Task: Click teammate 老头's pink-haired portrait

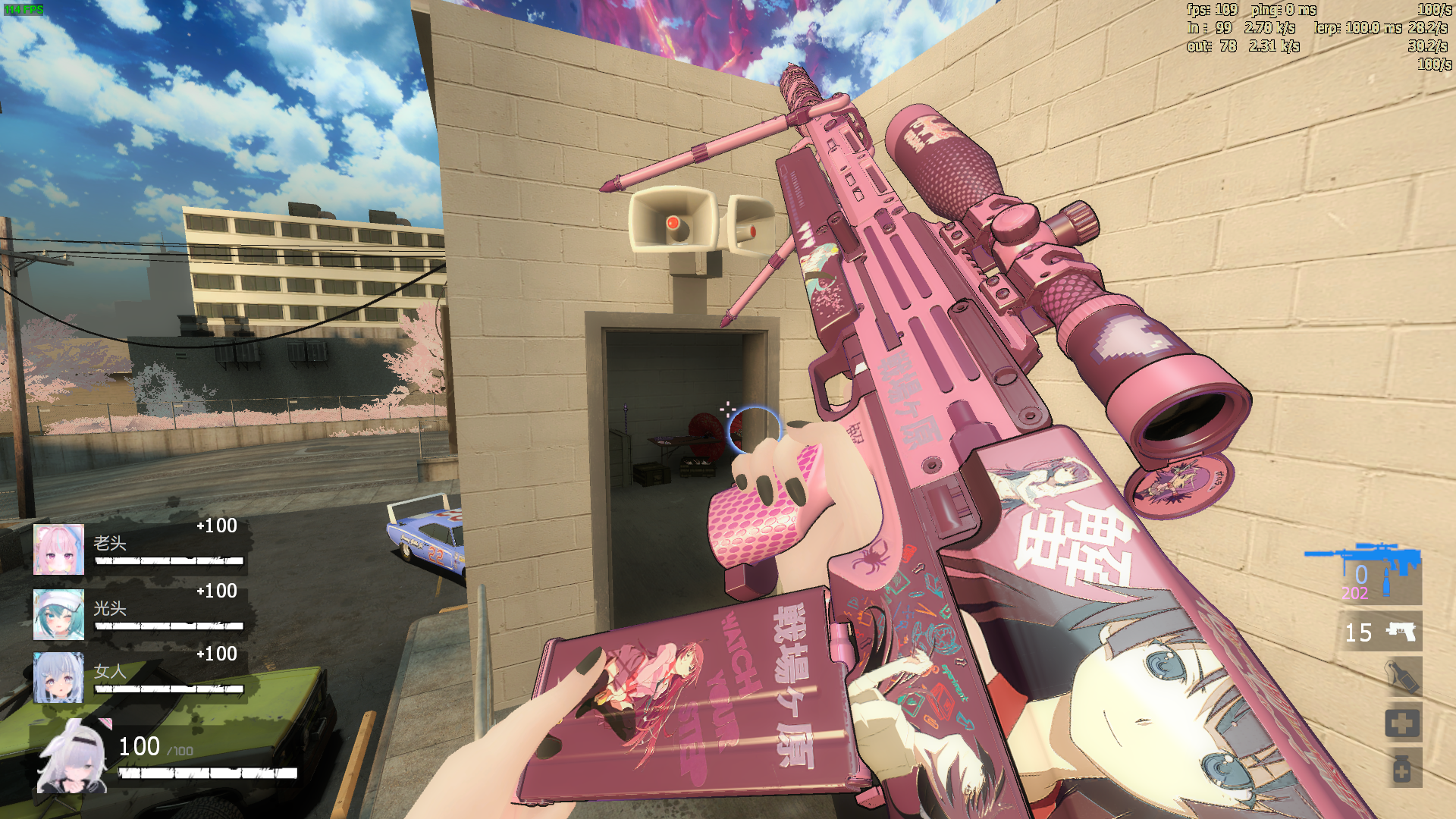Action: (x=58, y=549)
